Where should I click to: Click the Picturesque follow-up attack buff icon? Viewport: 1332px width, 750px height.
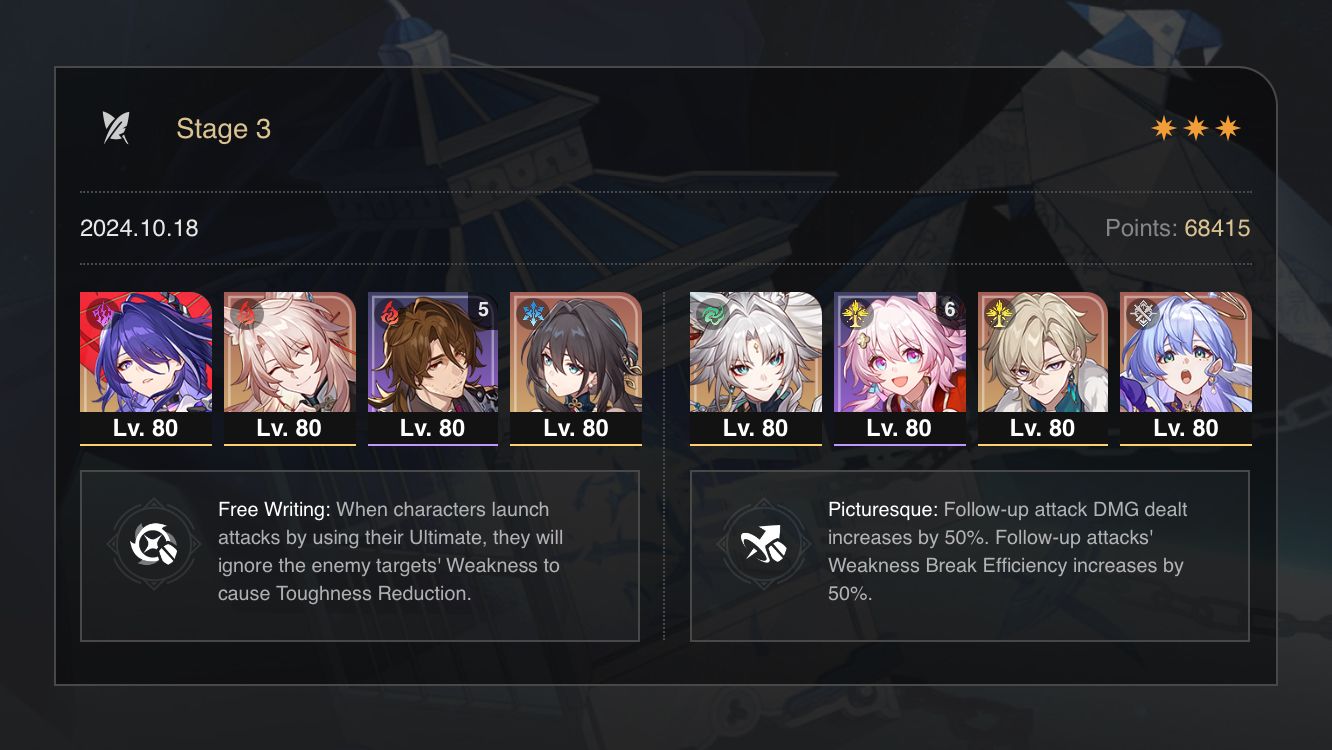tap(765, 546)
